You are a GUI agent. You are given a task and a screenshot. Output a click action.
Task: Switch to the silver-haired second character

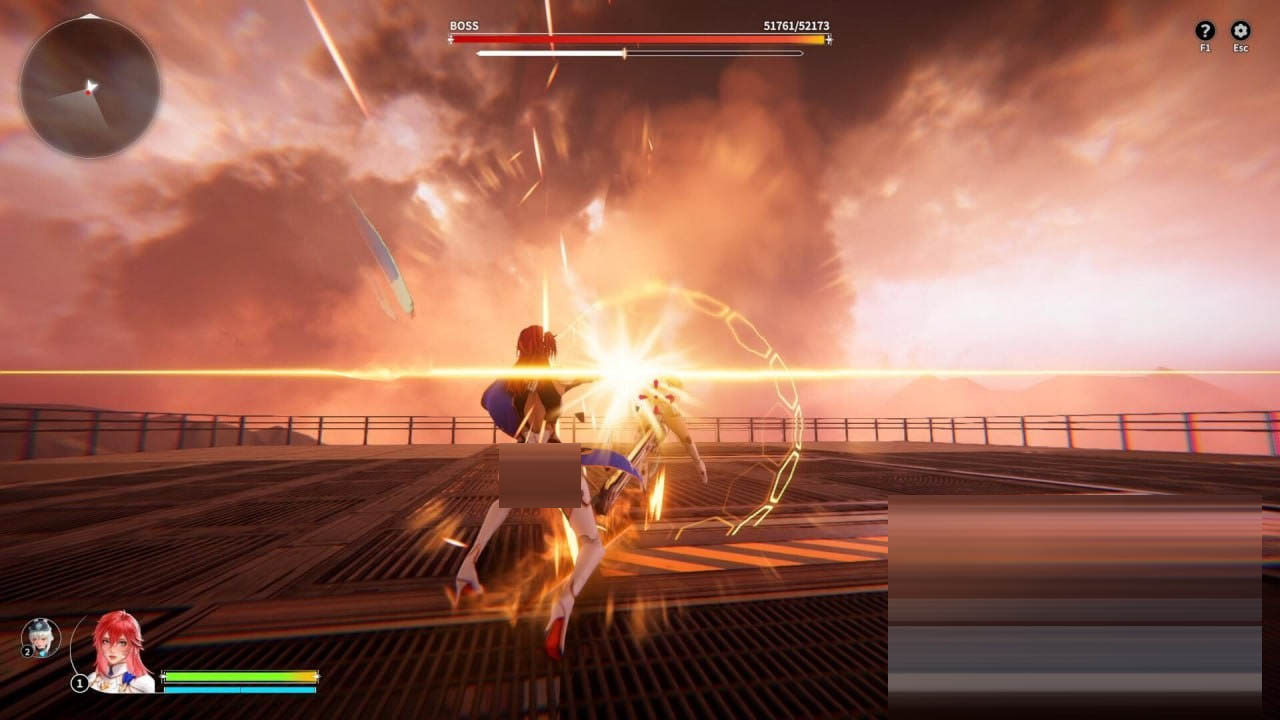point(41,637)
